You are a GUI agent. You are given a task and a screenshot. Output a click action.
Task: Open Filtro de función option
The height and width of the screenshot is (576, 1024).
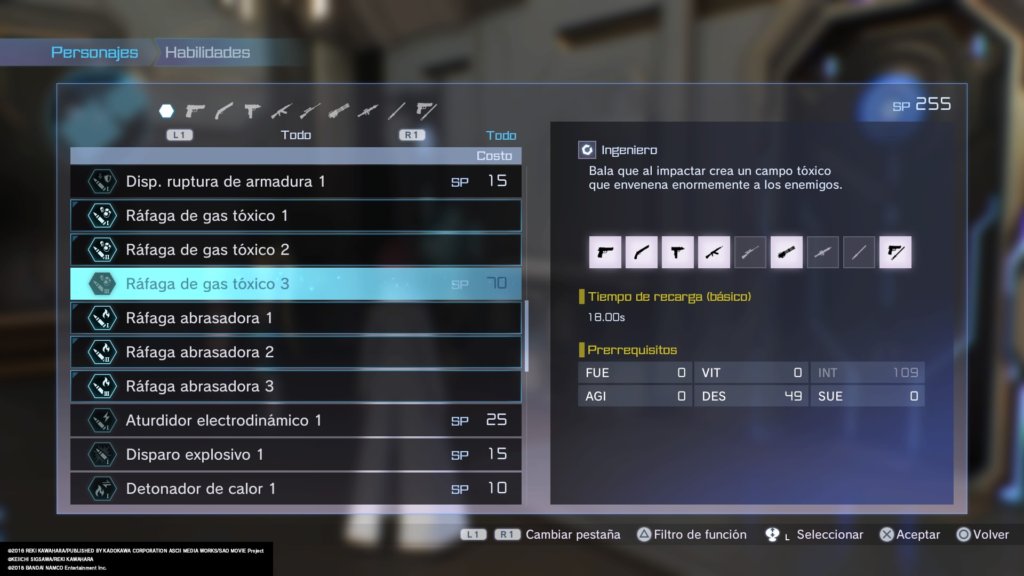[692, 535]
